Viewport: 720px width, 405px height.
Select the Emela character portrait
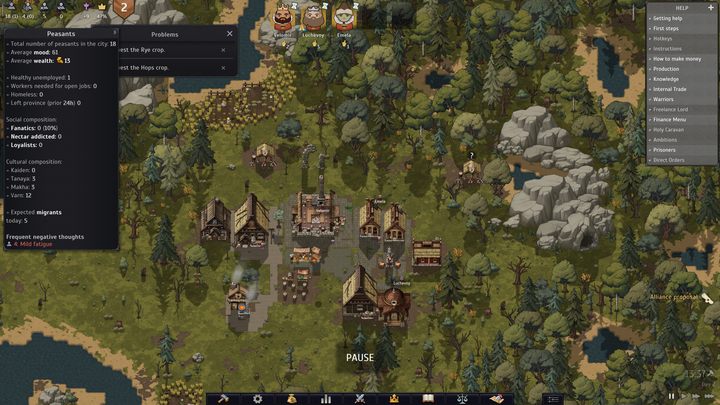tap(344, 16)
